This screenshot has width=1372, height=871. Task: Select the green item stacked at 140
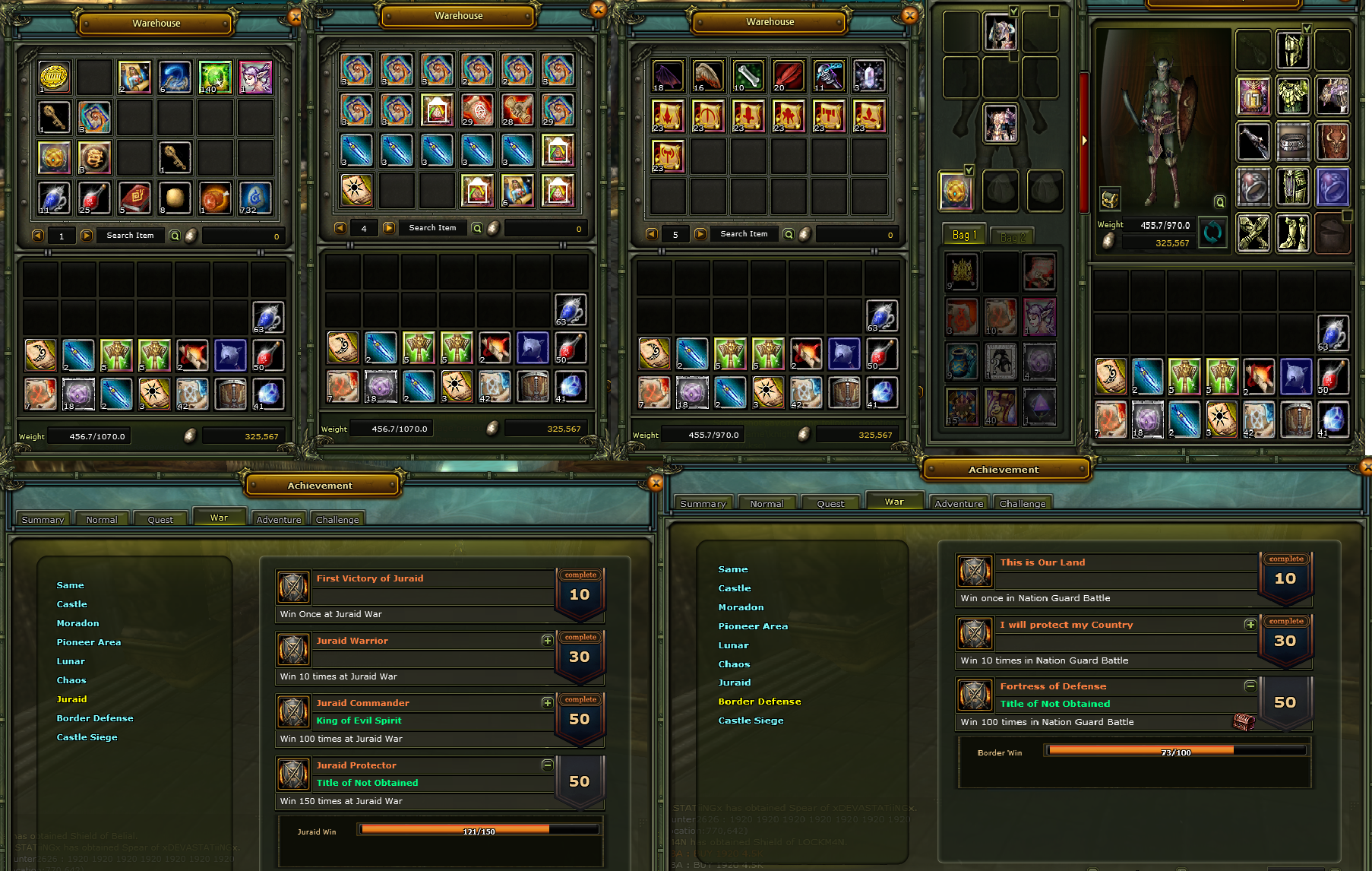(215, 77)
